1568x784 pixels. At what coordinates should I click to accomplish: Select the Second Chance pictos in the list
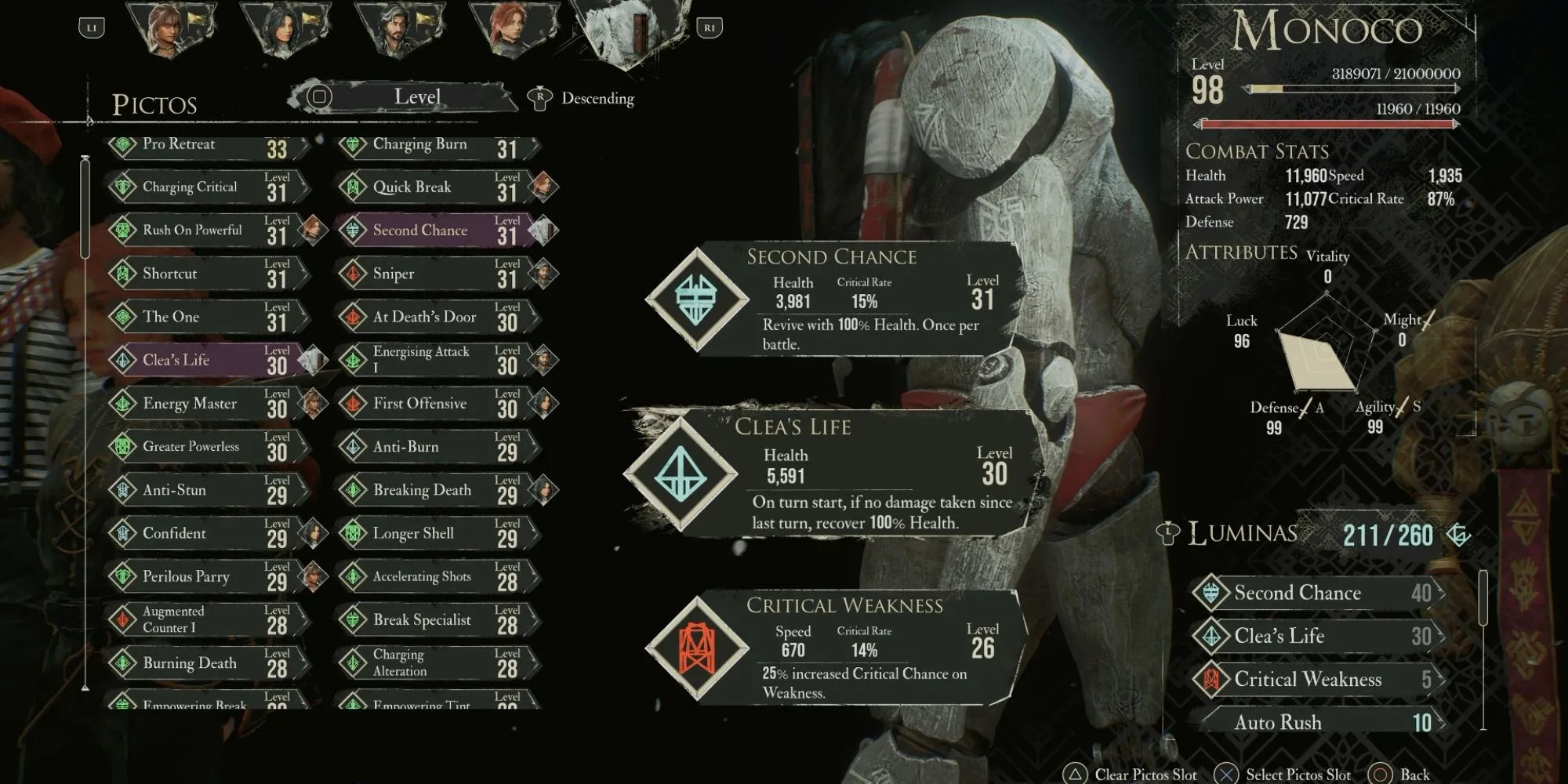pos(435,230)
